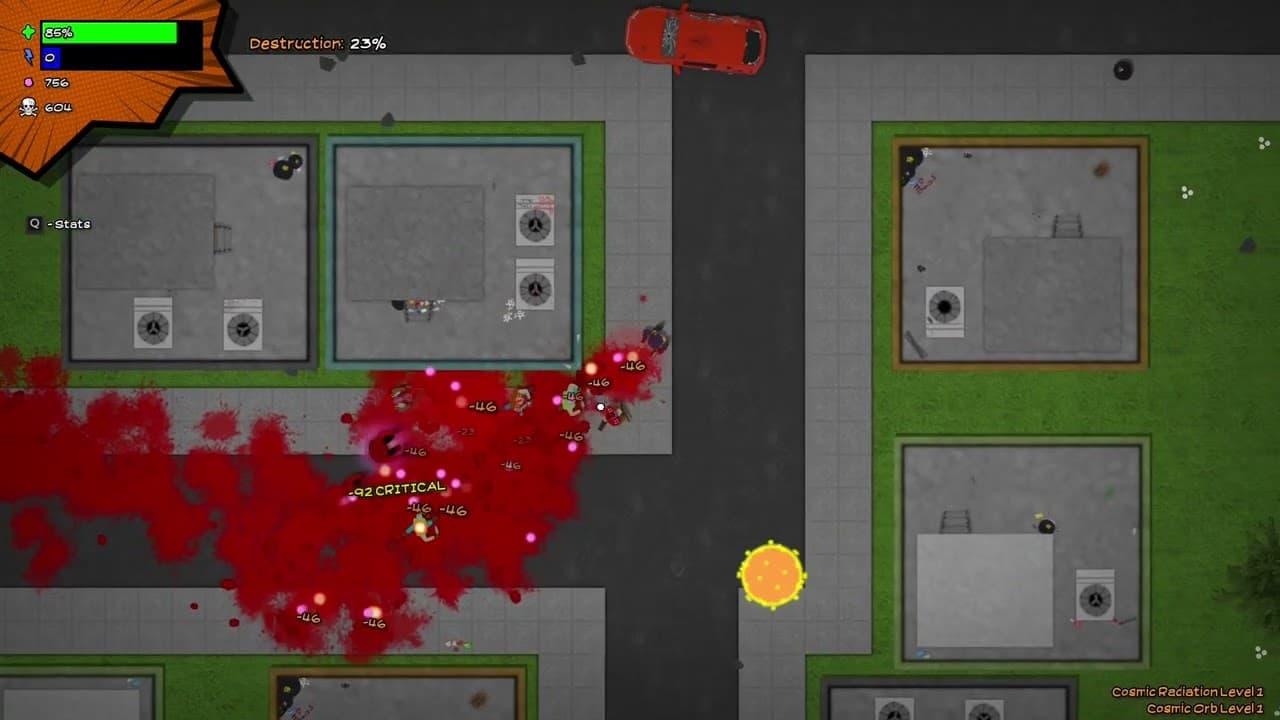
Task: Click the blue lightning energy icon
Action: pyautogui.click(x=27, y=58)
